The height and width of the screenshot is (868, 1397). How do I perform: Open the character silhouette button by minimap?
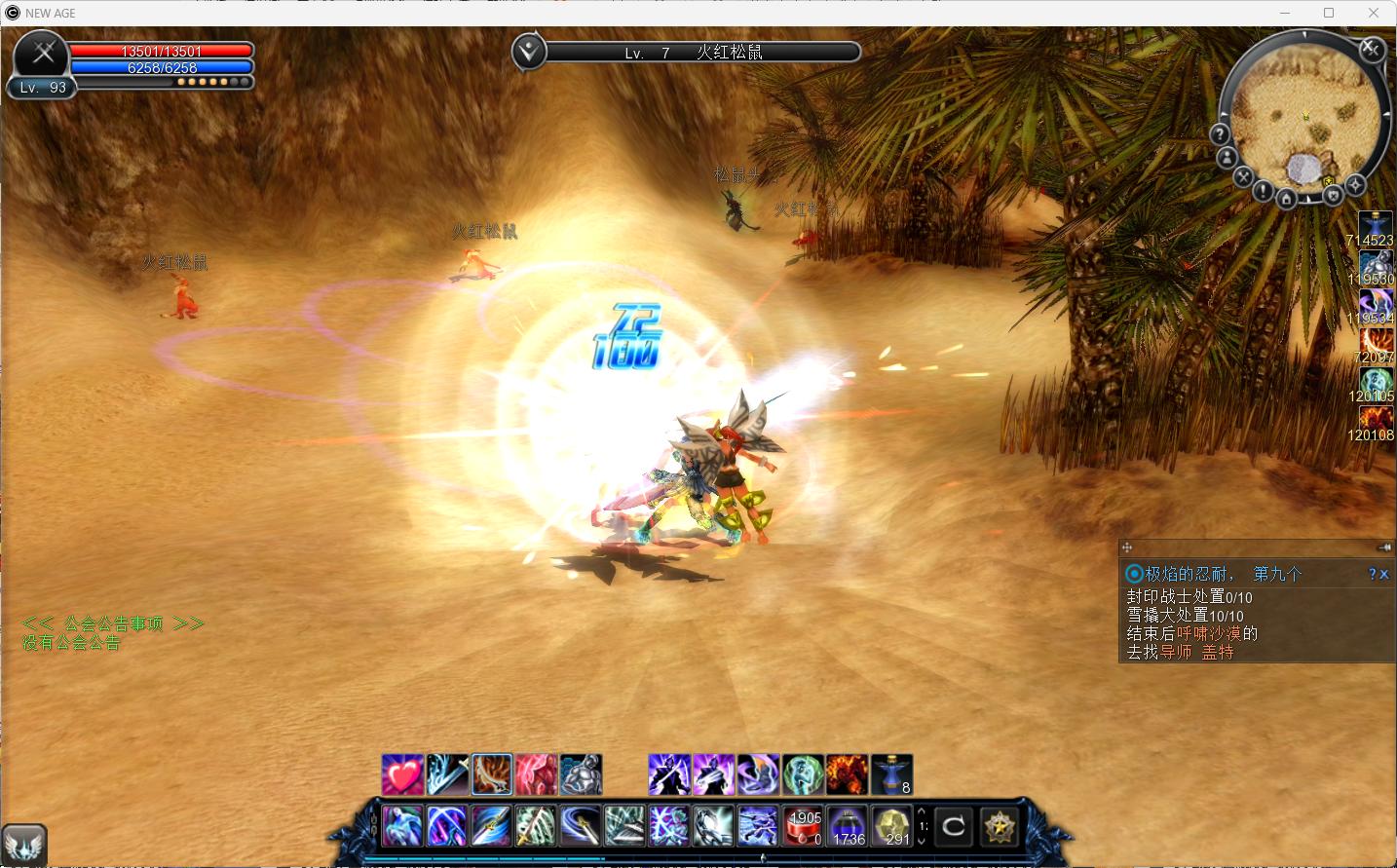[1227, 157]
